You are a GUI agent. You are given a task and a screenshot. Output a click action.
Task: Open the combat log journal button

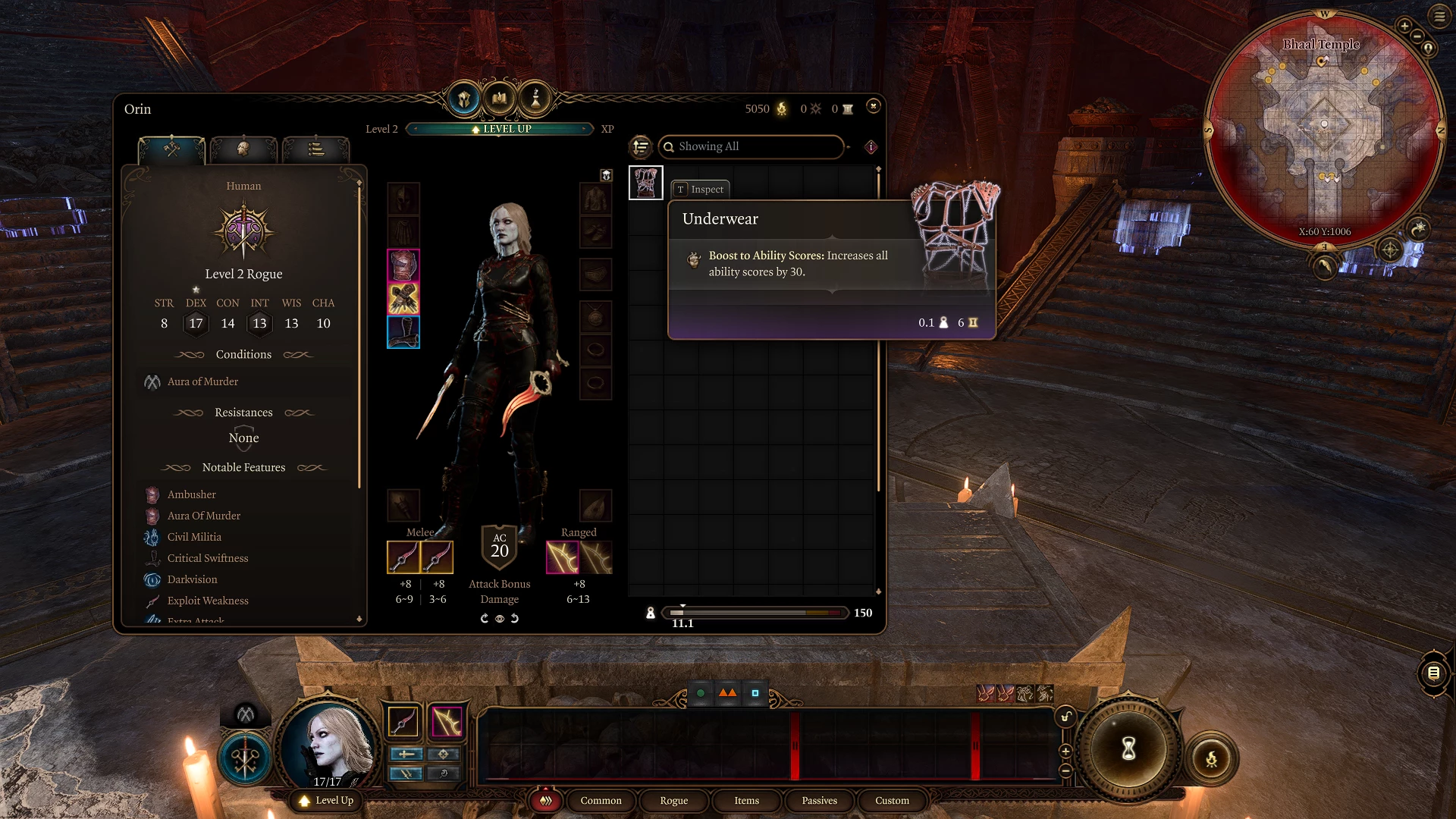(x=1433, y=673)
